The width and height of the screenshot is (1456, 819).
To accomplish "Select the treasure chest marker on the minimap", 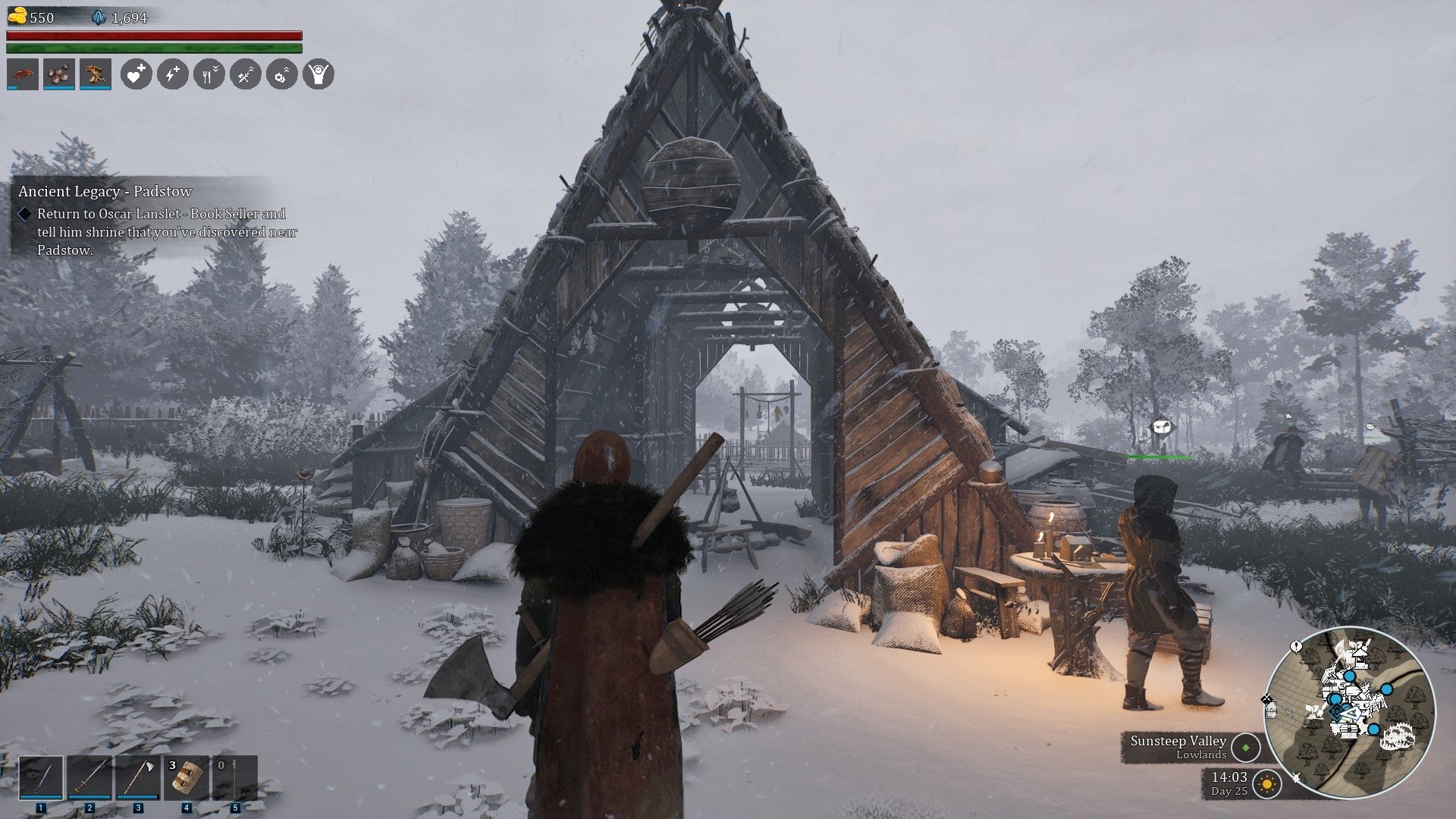I will [x=1348, y=730].
